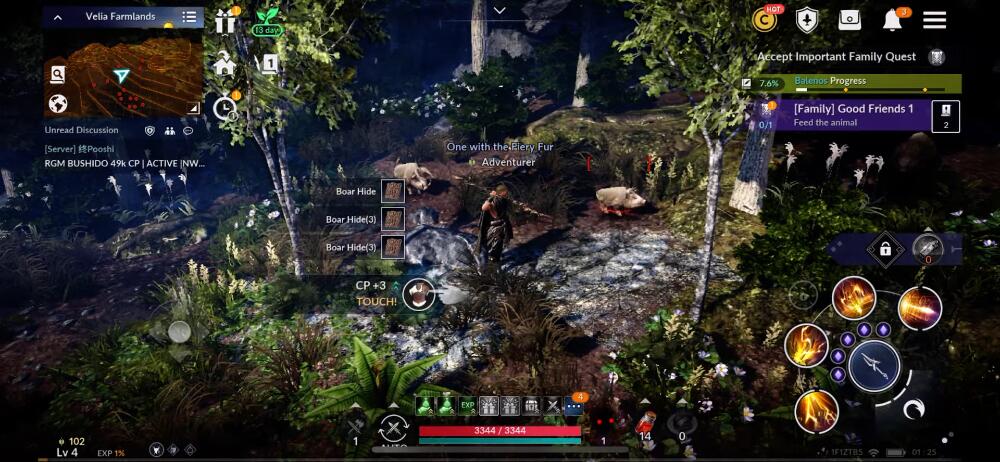Perform the bow basic attack
This screenshot has height=462, width=1000.
874,365
